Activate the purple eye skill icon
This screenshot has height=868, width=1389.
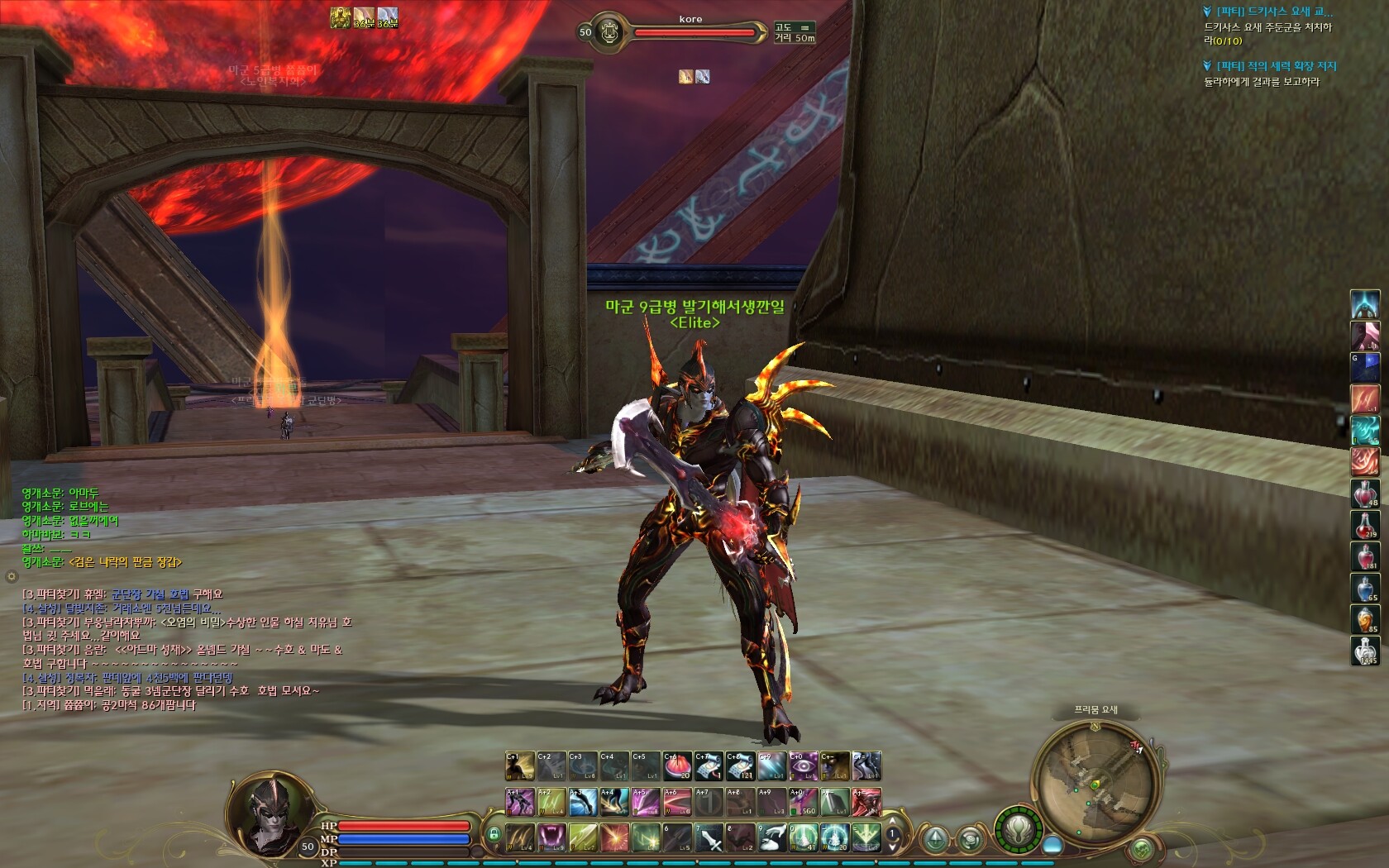pos(802,765)
